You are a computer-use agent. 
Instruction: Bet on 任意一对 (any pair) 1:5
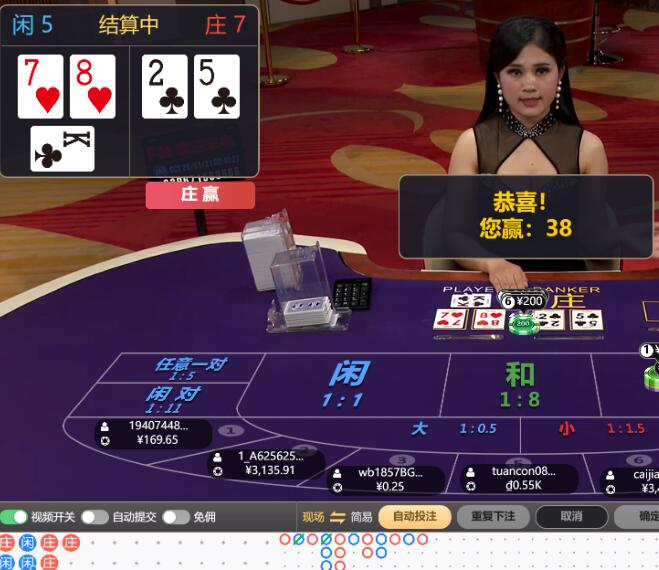click(189, 368)
